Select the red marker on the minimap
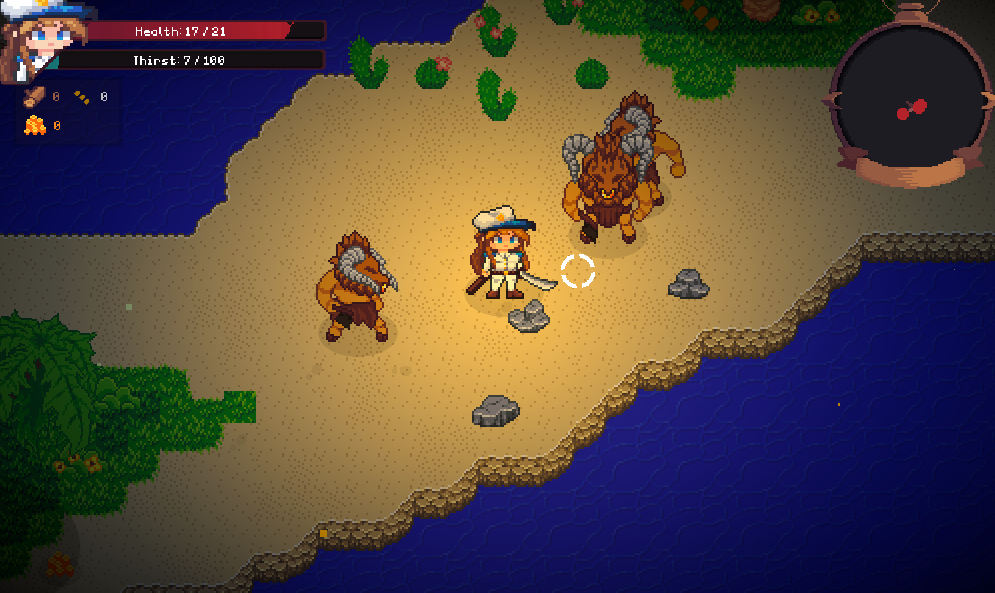Image resolution: width=995 pixels, height=593 pixels. click(x=911, y=109)
